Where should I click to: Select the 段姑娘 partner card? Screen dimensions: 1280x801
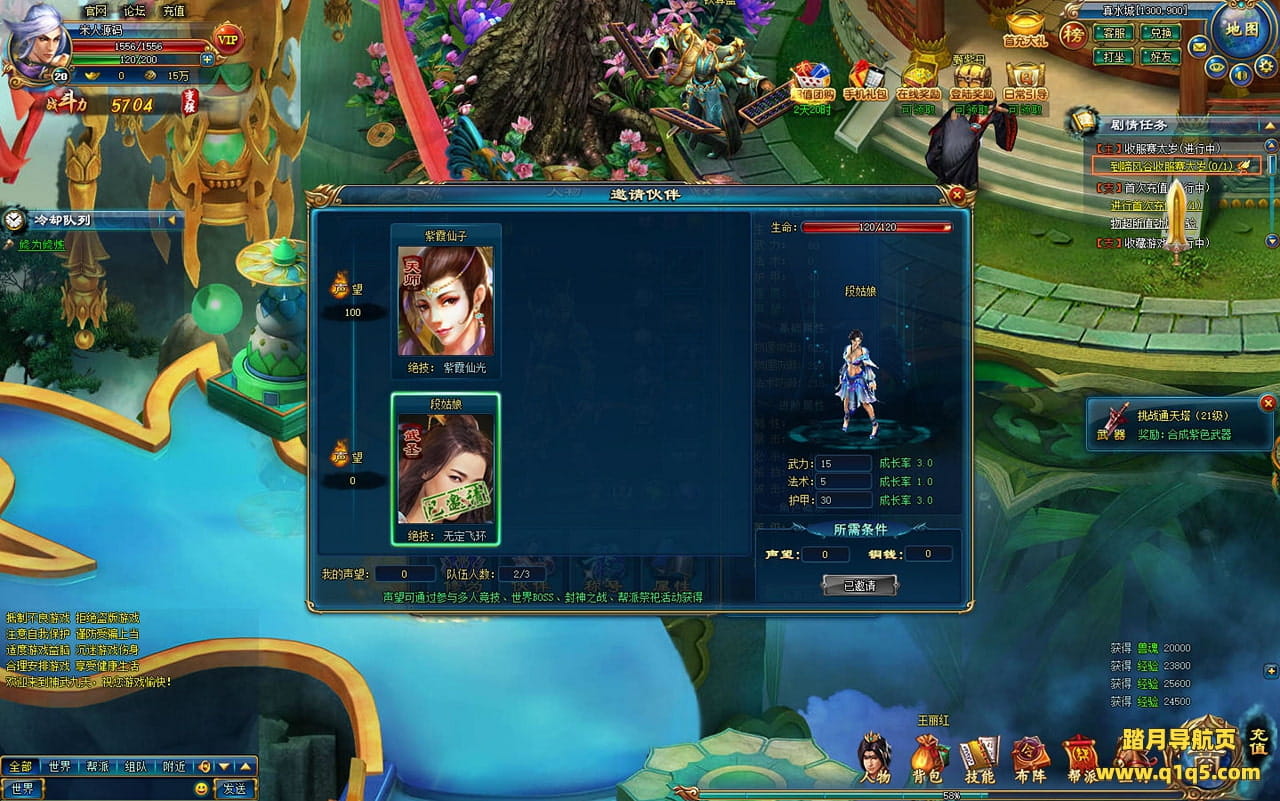pos(446,470)
